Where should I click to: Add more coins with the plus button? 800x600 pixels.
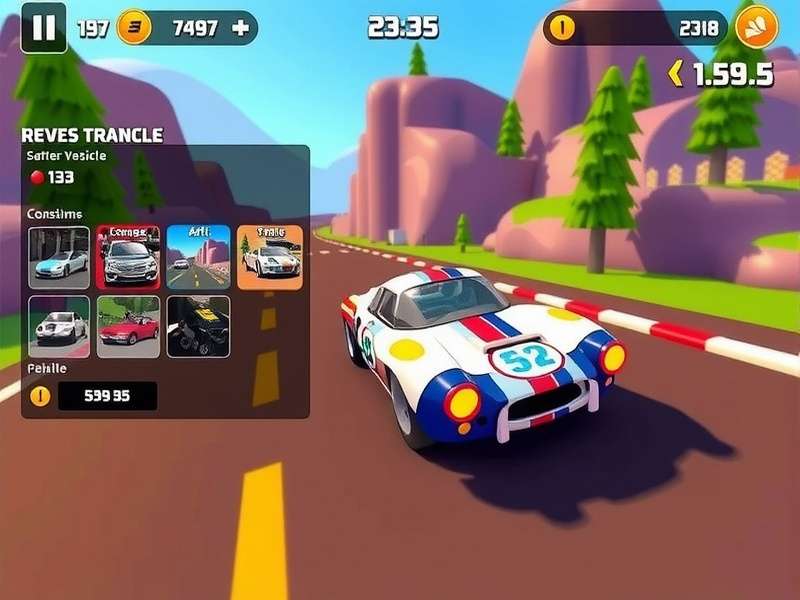click(x=240, y=28)
